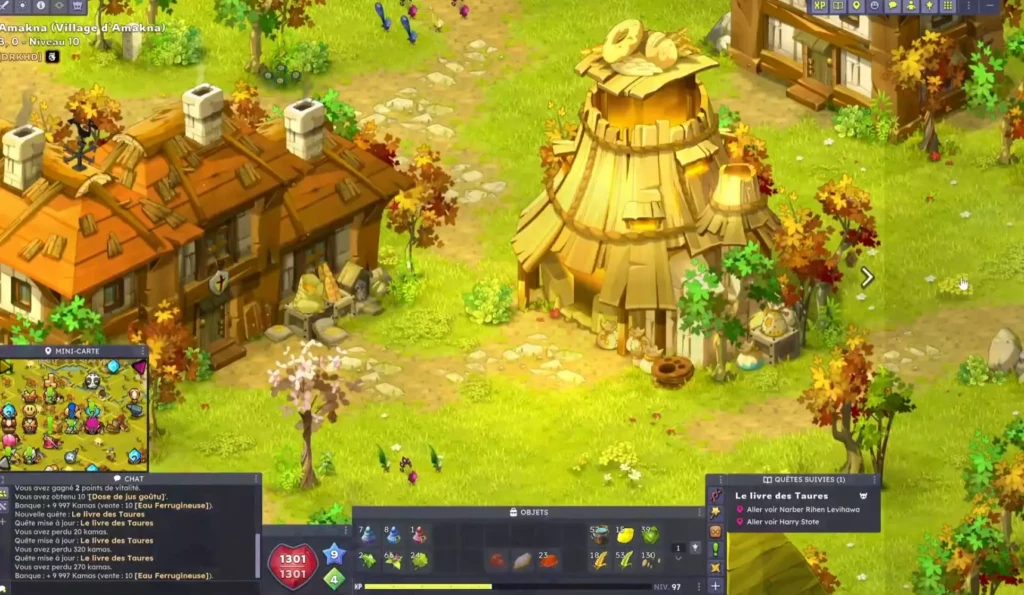Open the XP panel from the top bar
This screenshot has width=1024, height=595.
(x=820, y=6)
